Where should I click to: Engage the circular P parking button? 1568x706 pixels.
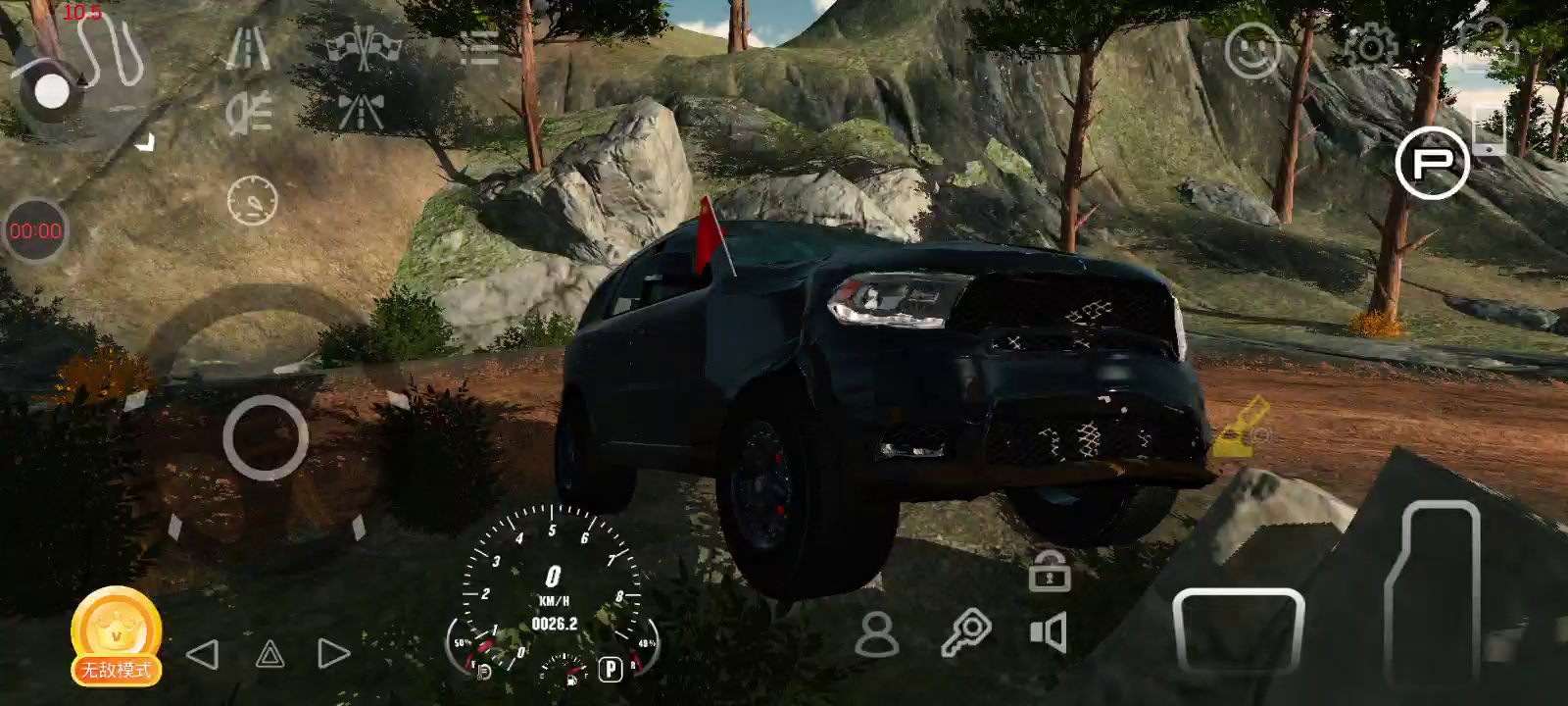[1432, 163]
